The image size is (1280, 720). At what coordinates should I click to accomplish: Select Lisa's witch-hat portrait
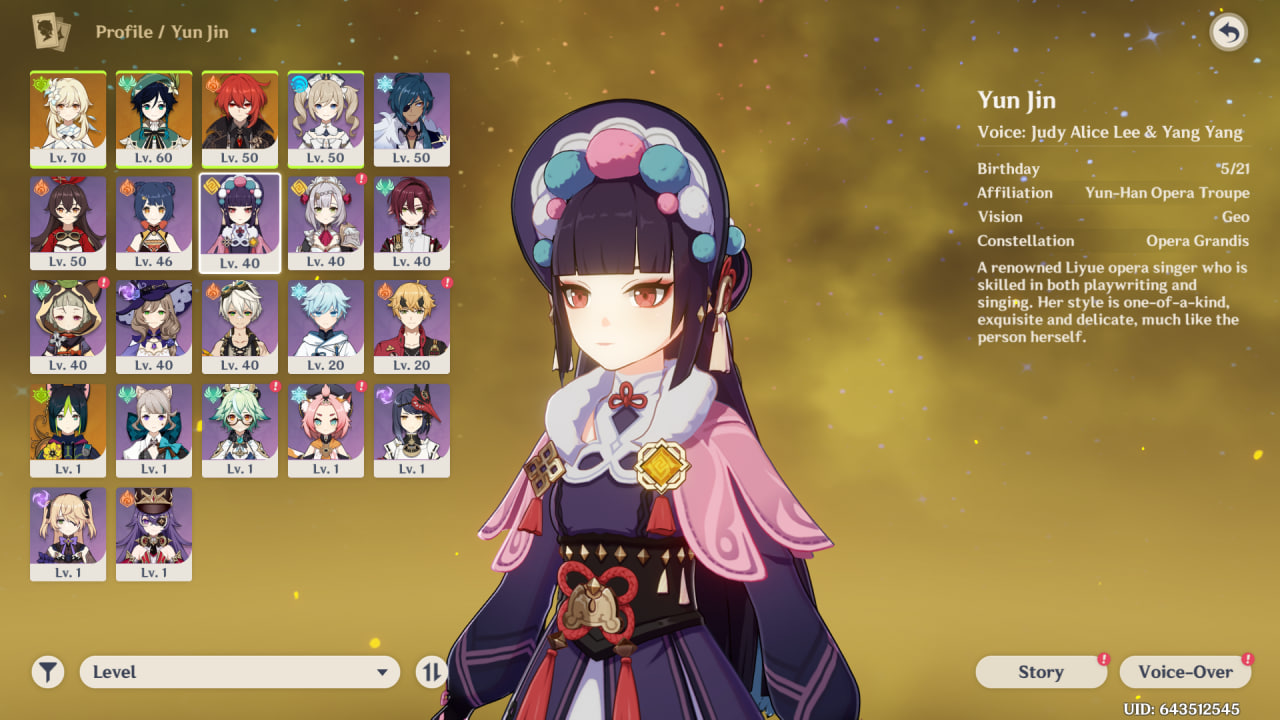tap(154, 326)
